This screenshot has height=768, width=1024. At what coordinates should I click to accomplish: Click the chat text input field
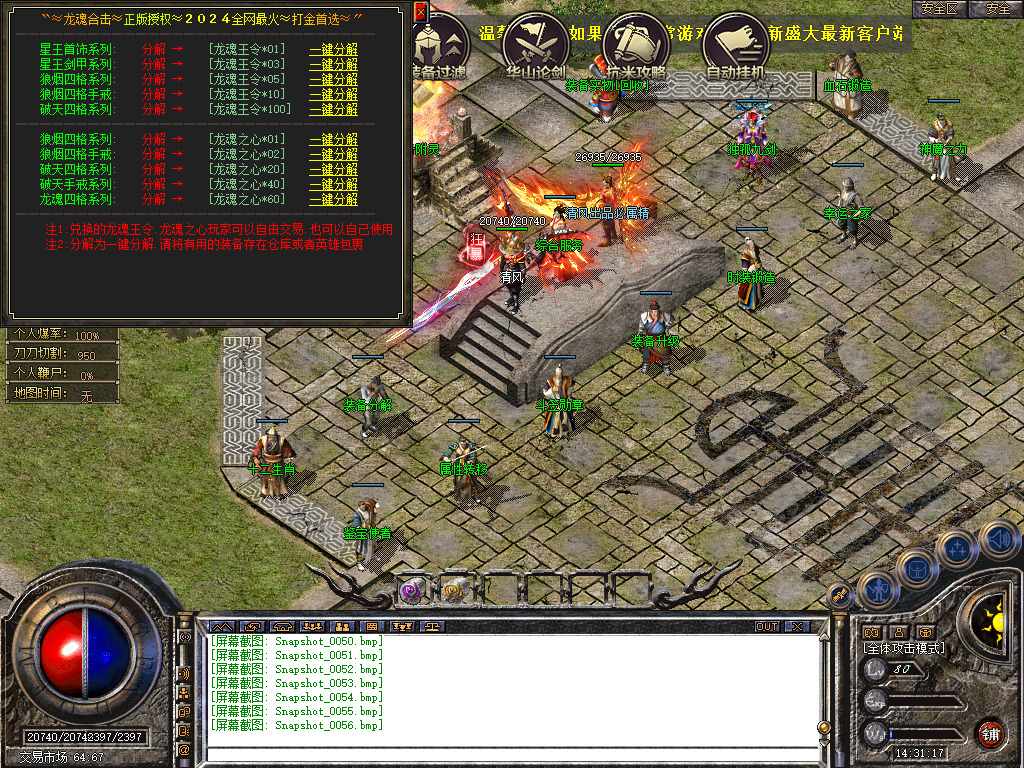(510, 753)
